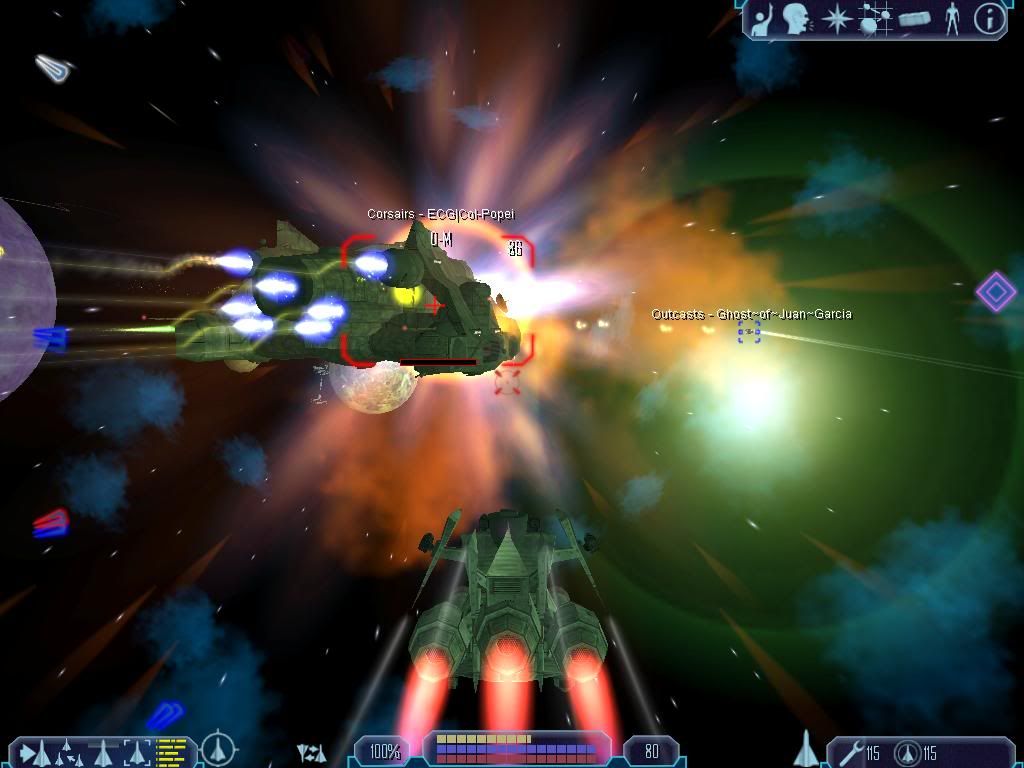Open the planets-grid map icon
The image size is (1024, 768).
(x=875, y=19)
